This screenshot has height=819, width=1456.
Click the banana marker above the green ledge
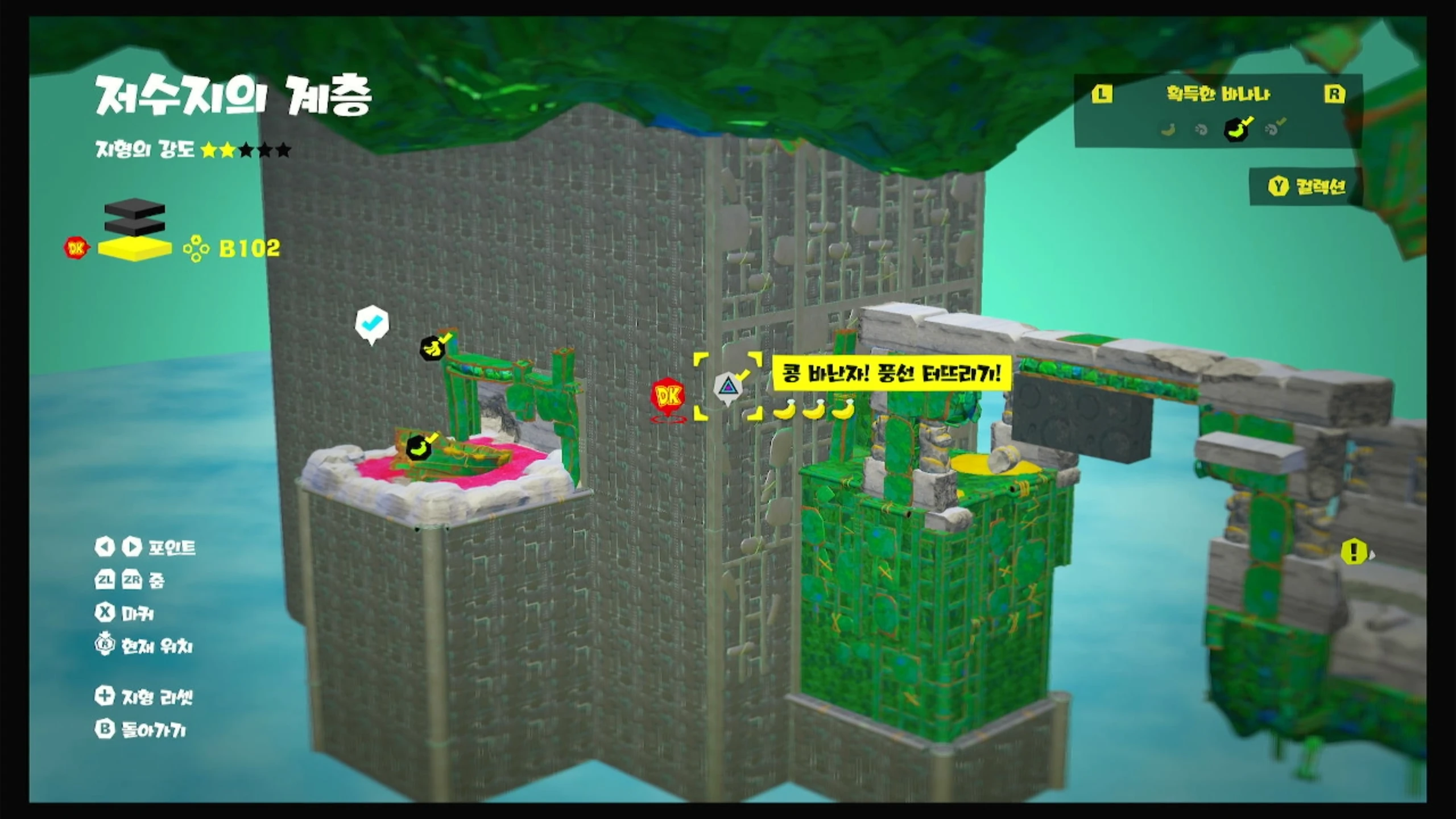pyautogui.click(x=434, y=347)
